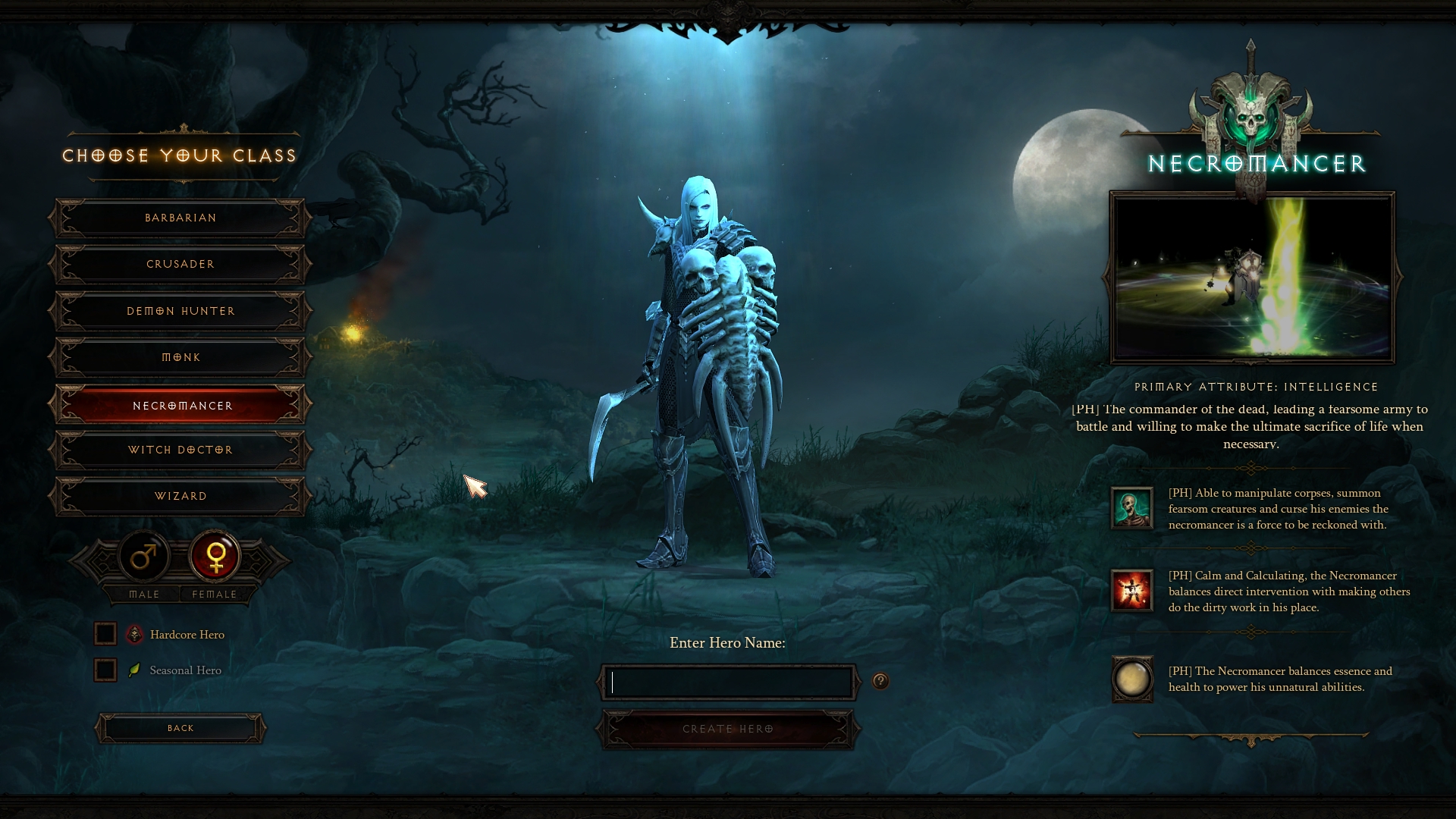Screen dimensions: 1456x819
Task: Click the Necromancer skill preview video
Action: 1252,278
